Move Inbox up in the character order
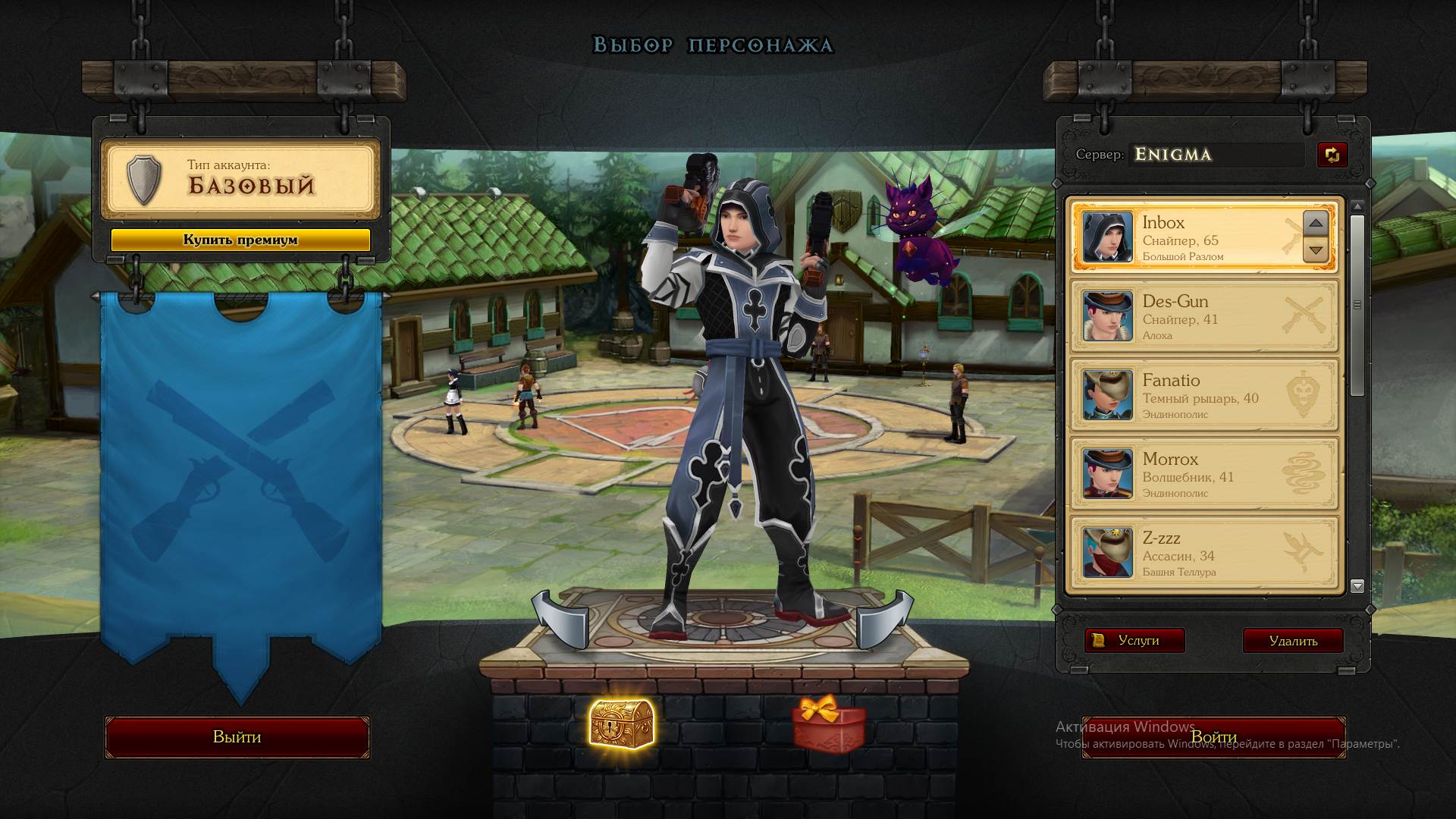The height and width of the screenshot is (819, 1456). [1316, 223]
